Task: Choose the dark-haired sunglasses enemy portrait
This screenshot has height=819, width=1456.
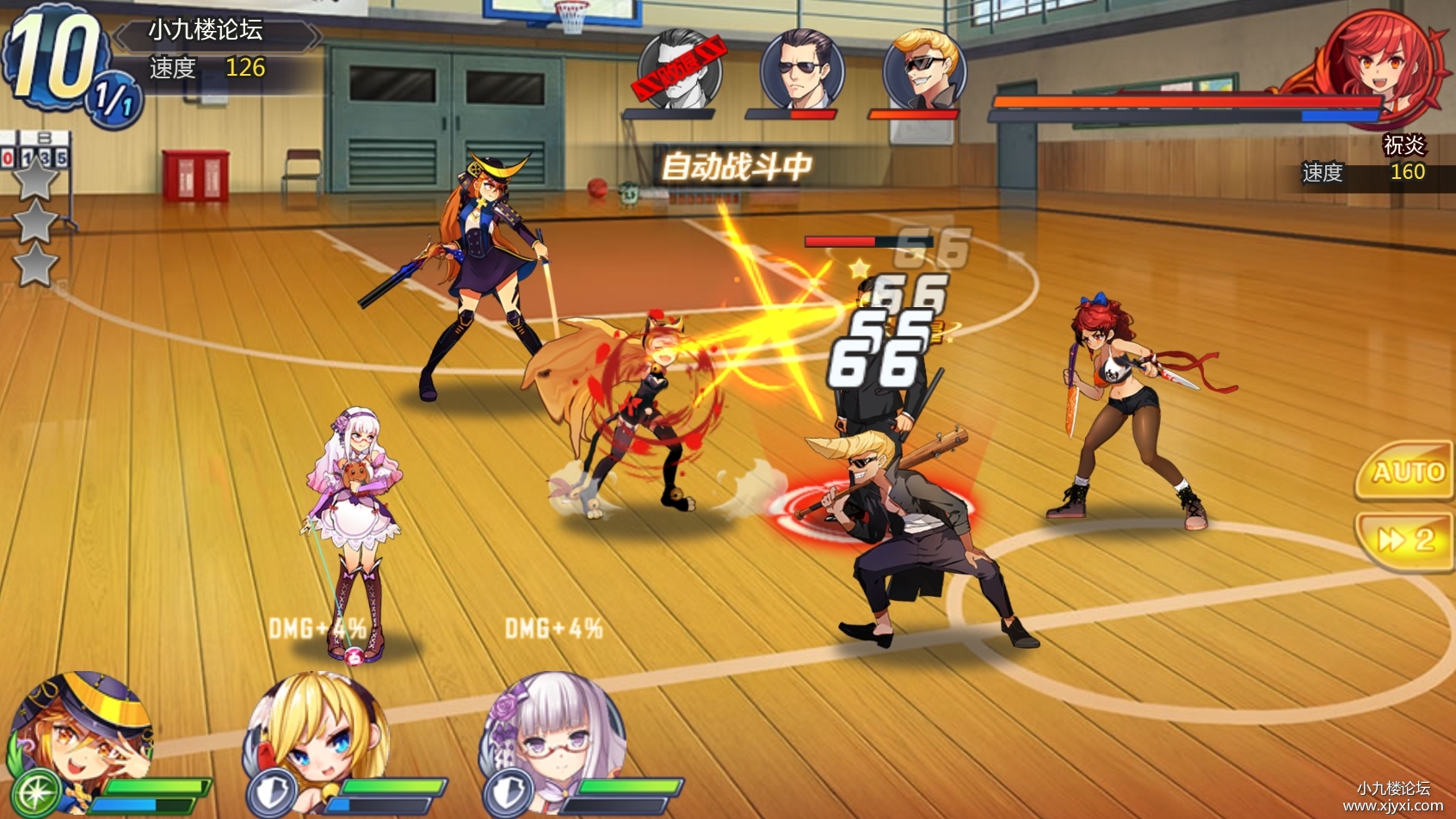Action: click(802, 69)
